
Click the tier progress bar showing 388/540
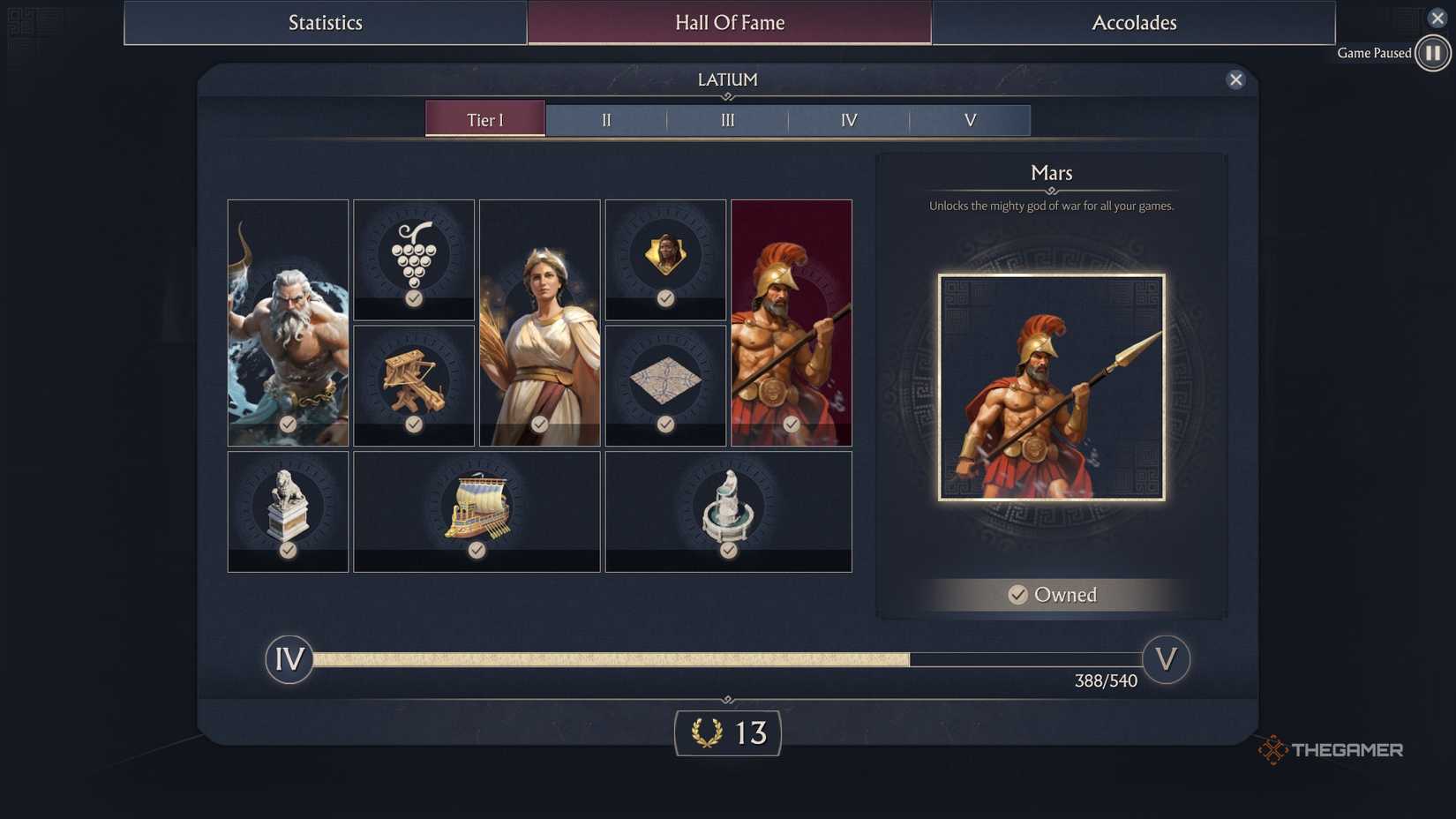tap(728, 658)
